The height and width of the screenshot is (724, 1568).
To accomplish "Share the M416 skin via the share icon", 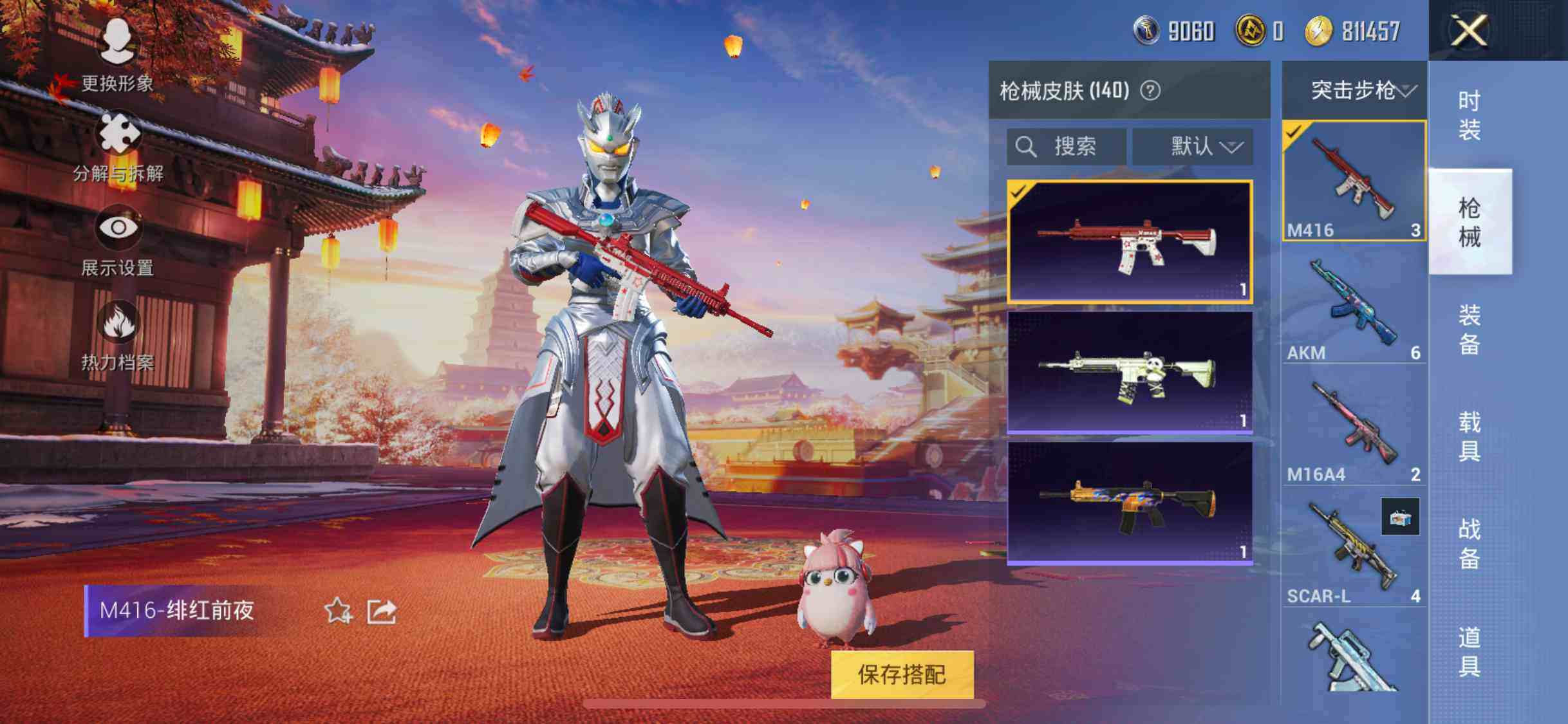I will [x=381, y=611].
